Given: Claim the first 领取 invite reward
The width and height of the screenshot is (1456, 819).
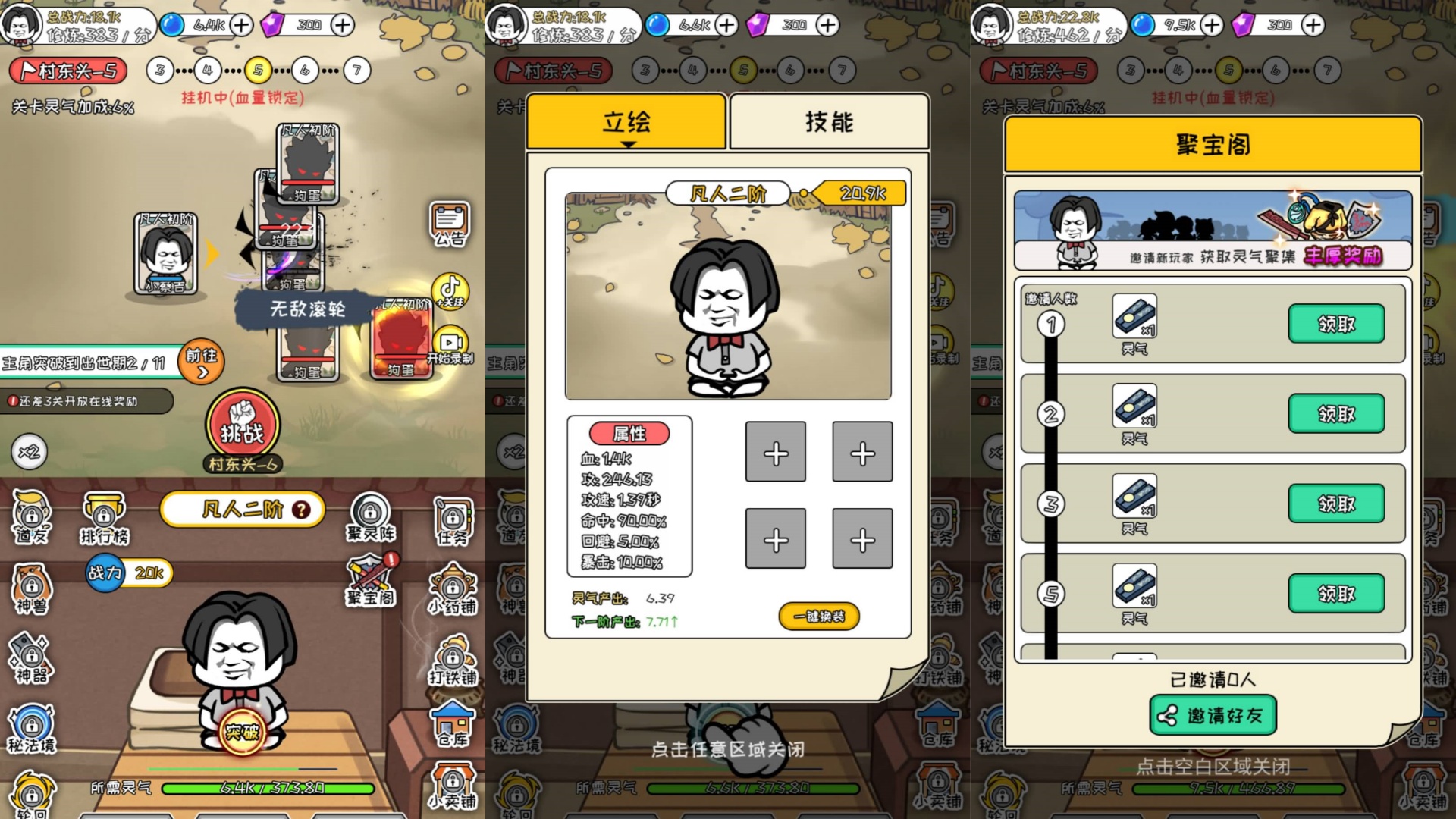Looking at the screenshot, I should (x=1337, y=324).
